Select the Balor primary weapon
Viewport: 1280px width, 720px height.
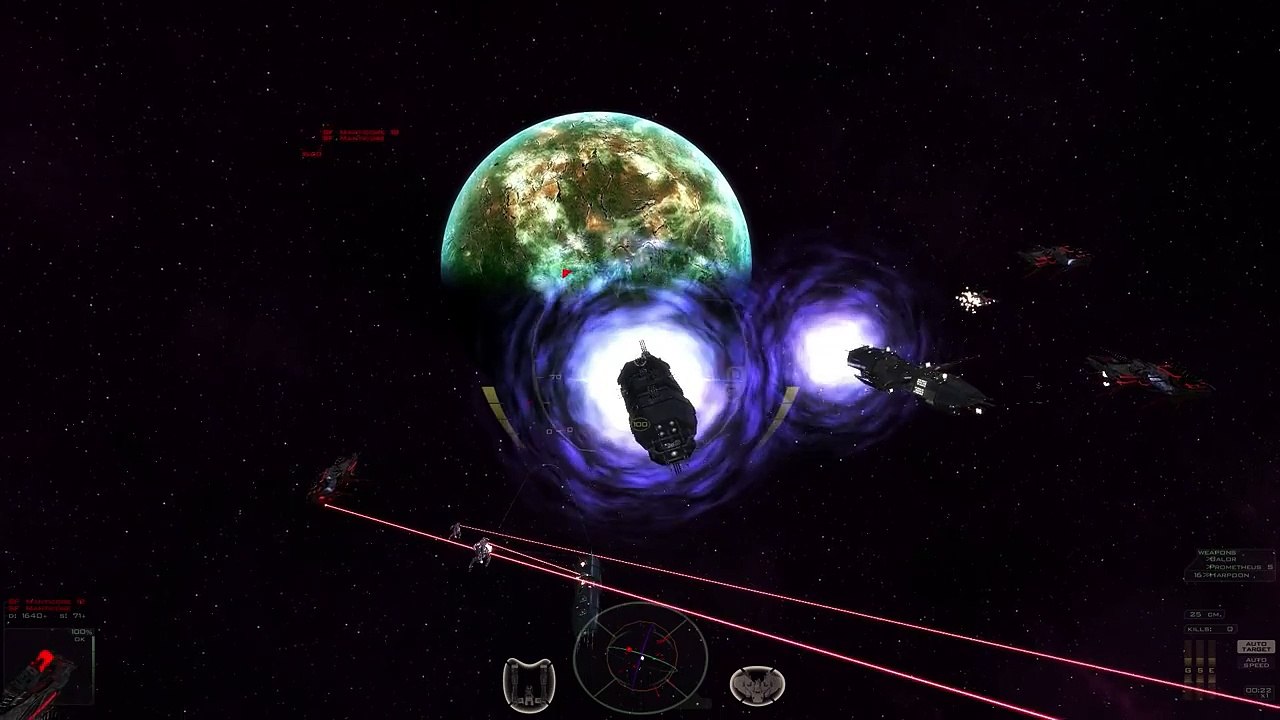(1222, 559)
